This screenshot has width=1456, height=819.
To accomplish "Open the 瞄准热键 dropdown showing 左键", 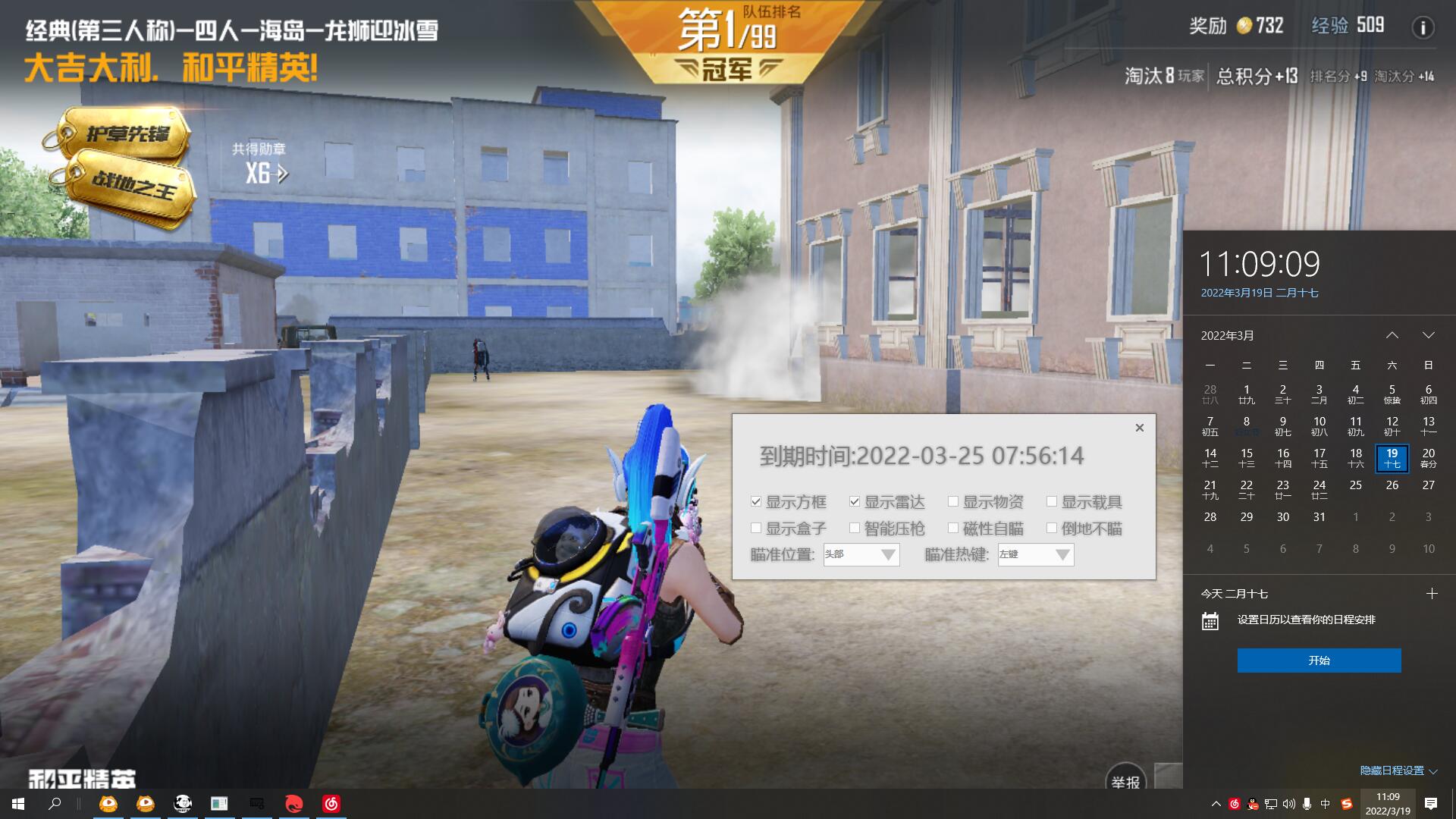I will (x=1035, y=555).
